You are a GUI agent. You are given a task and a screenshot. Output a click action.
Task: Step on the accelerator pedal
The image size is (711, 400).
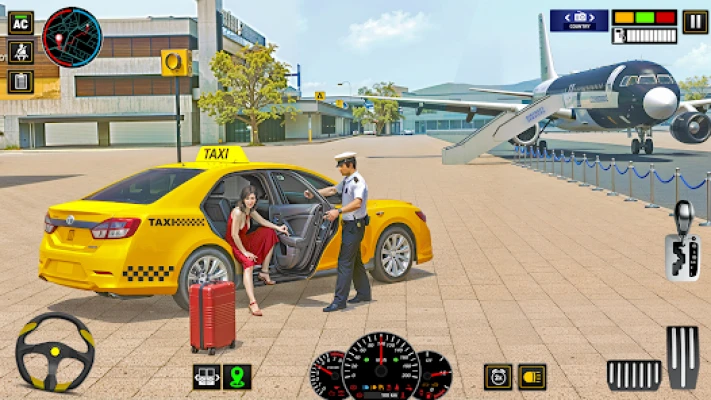[683, 356]
